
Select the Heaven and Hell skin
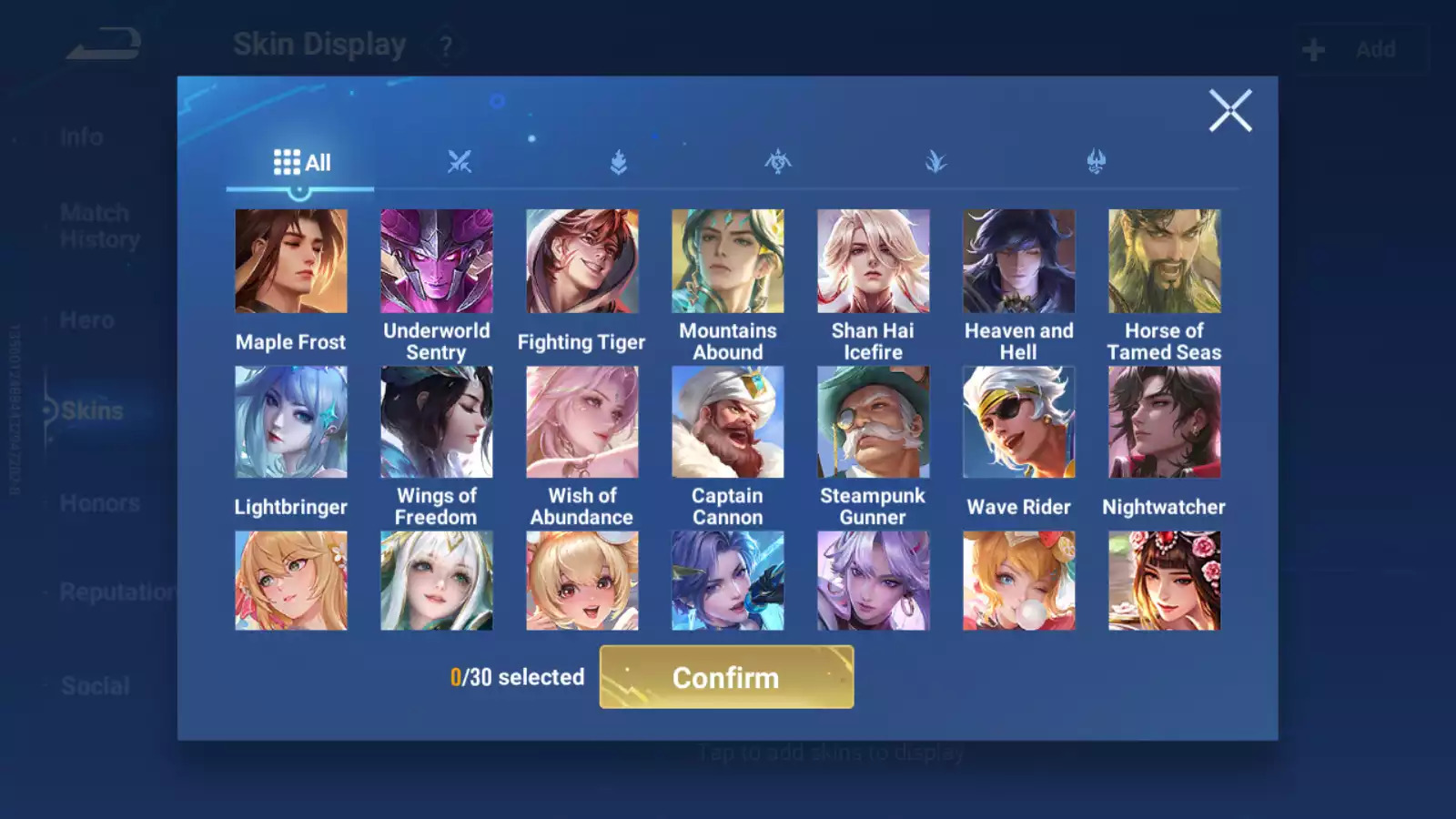(1019, 261)
